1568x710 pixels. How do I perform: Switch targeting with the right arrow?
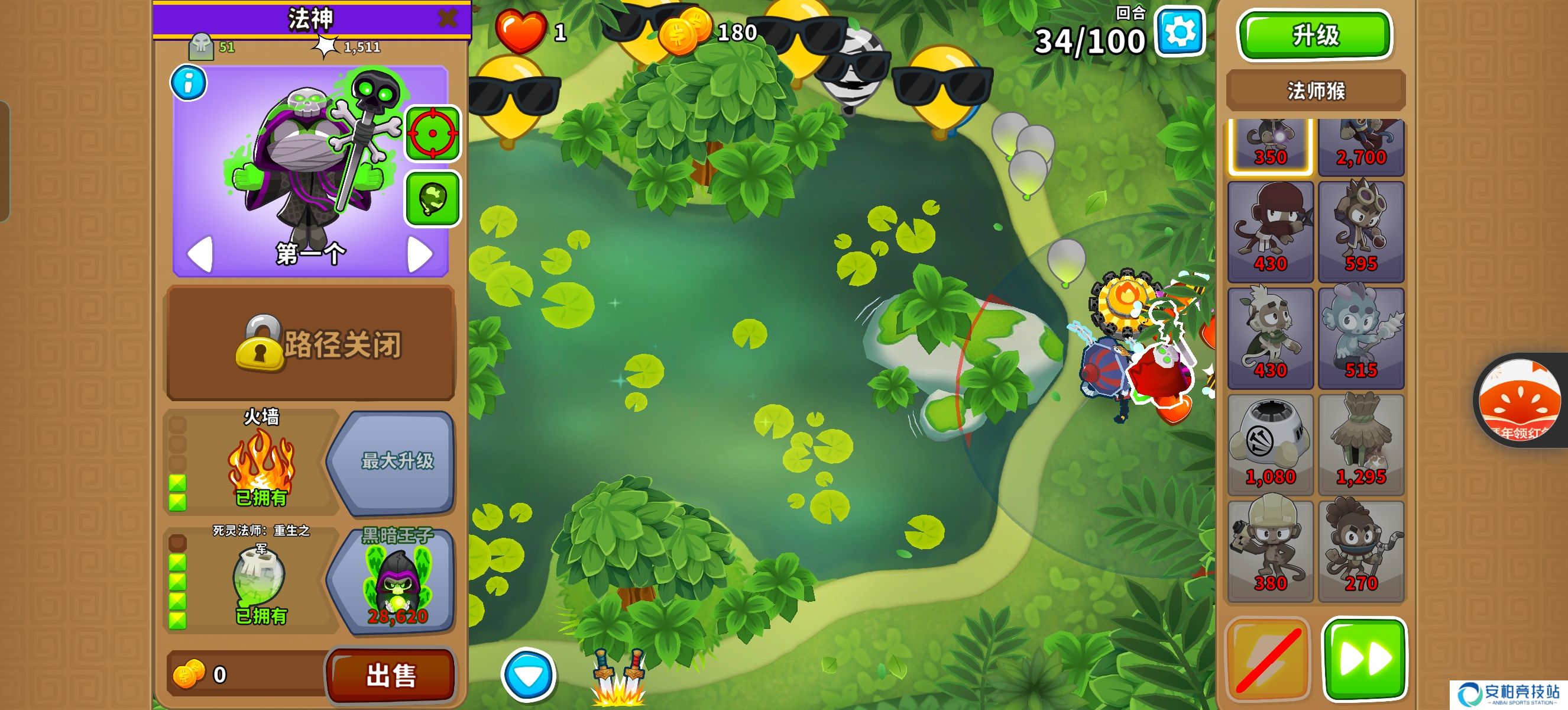pos(420,254)
